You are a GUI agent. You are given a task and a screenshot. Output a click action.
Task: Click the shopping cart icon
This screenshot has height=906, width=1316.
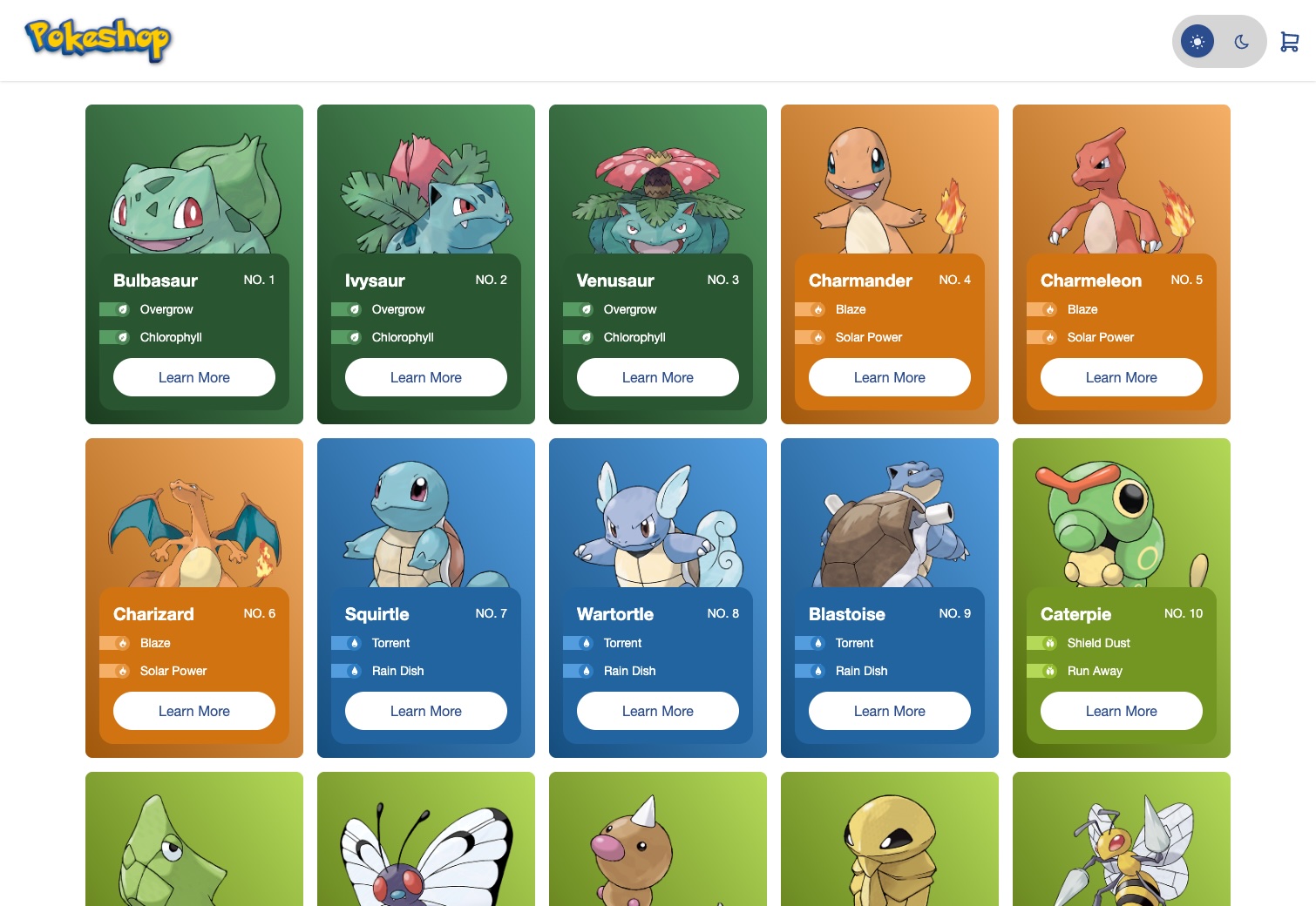(x=1290, y=41)
